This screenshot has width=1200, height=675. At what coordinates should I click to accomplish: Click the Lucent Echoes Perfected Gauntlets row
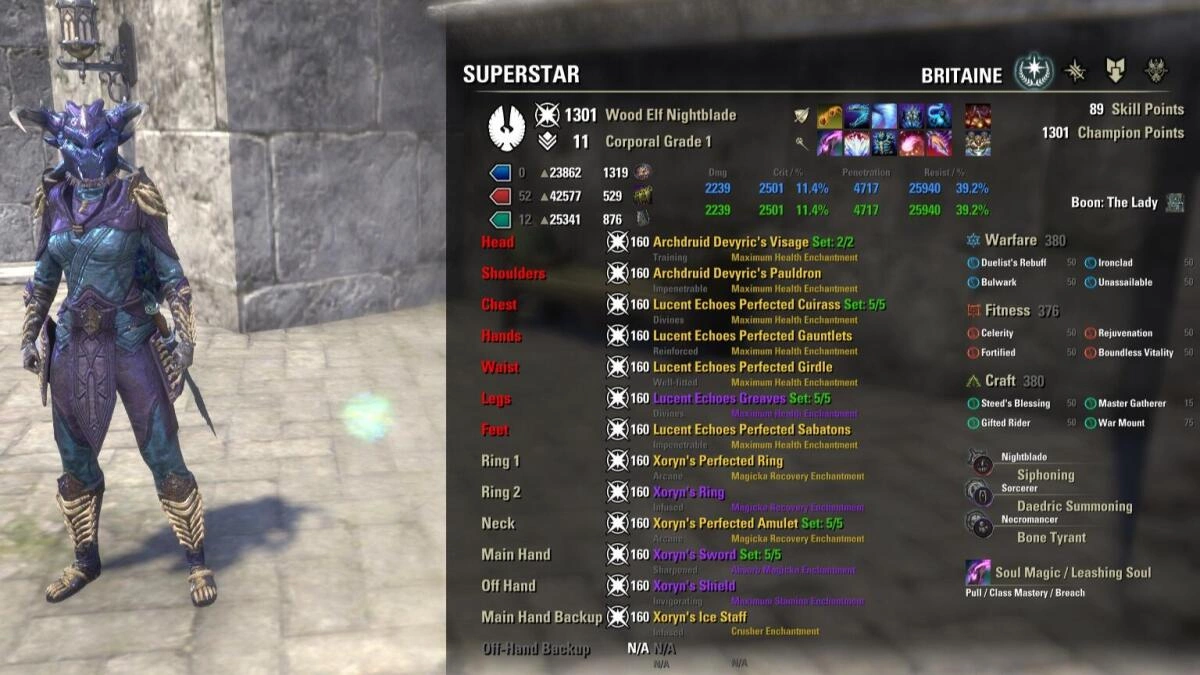click(x=752, y=336)
